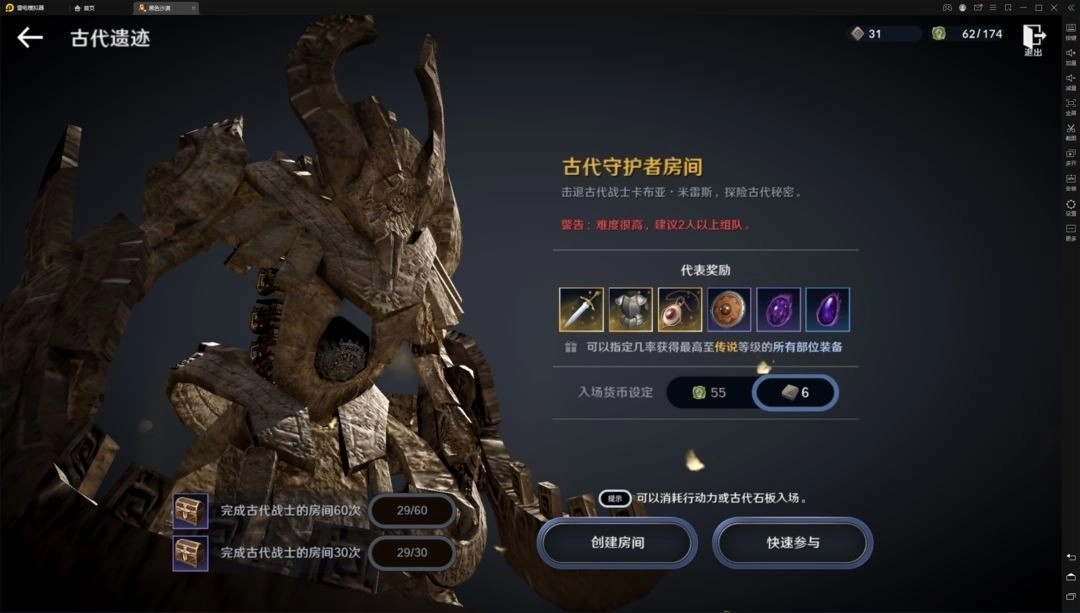Click the 退出 exit door button
1080x613 pixels.
(1033, 38)
